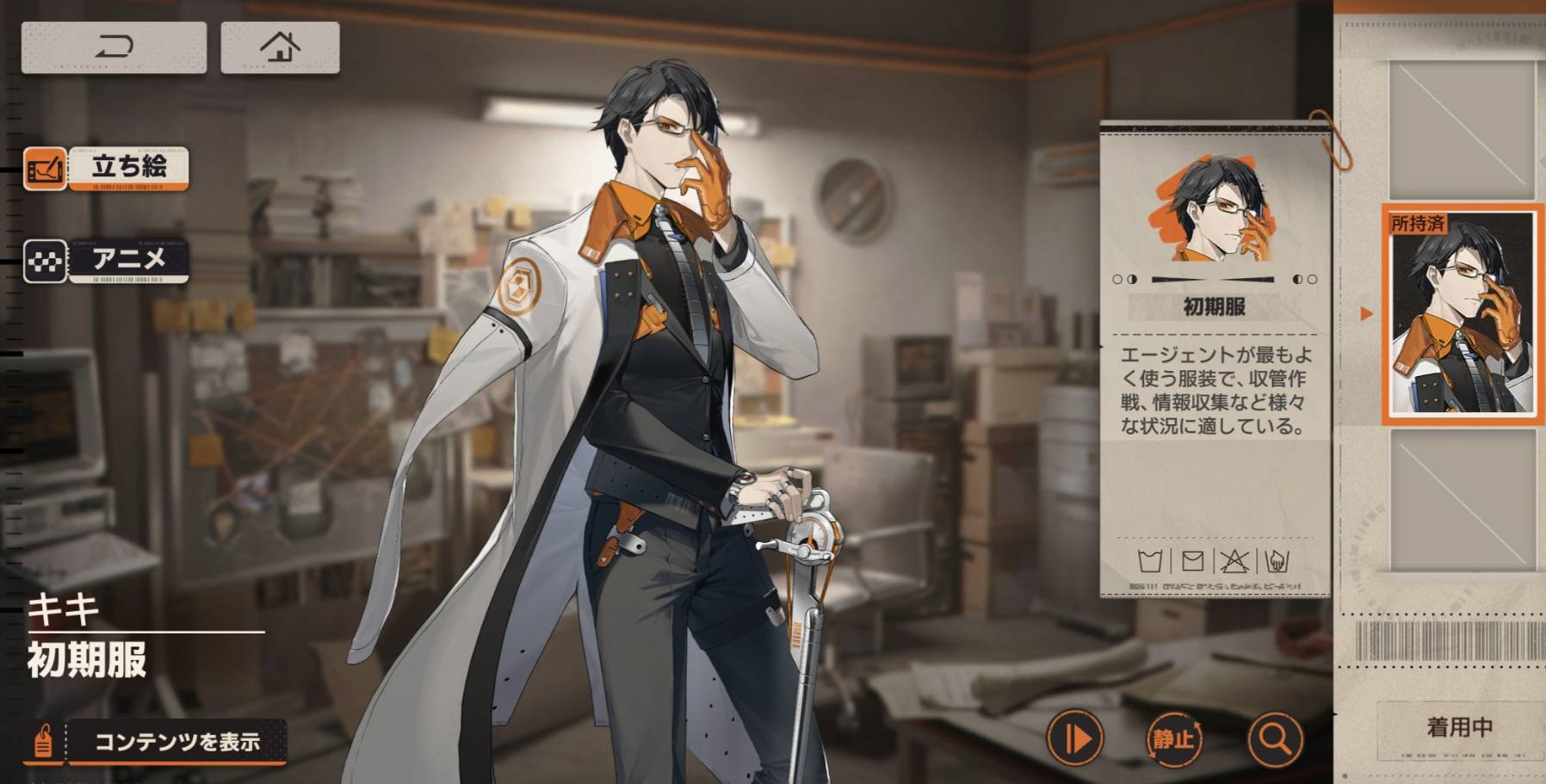The image size is (1546, 784).
Task: Click the orange play animation button
Action: [x=1074, y=738]
